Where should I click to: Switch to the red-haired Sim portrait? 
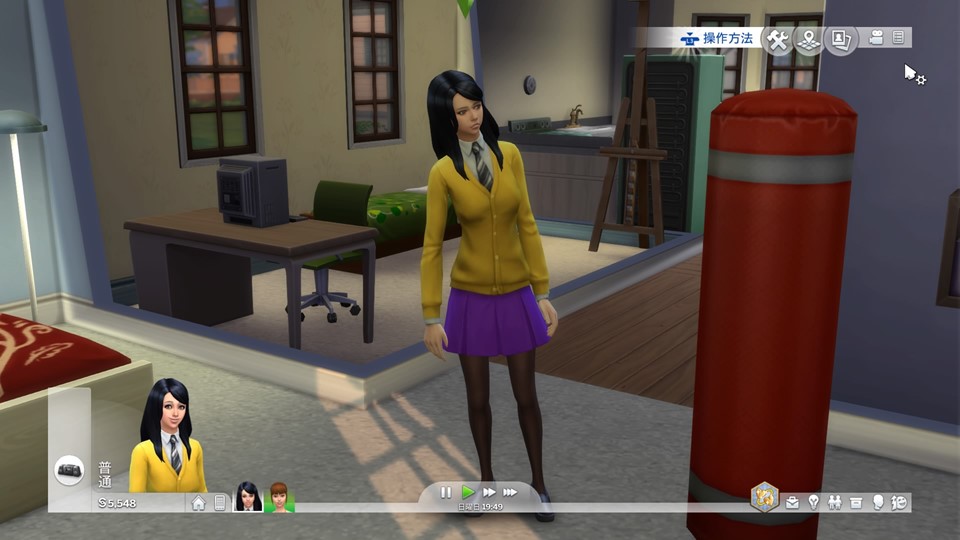pos(278,497)
